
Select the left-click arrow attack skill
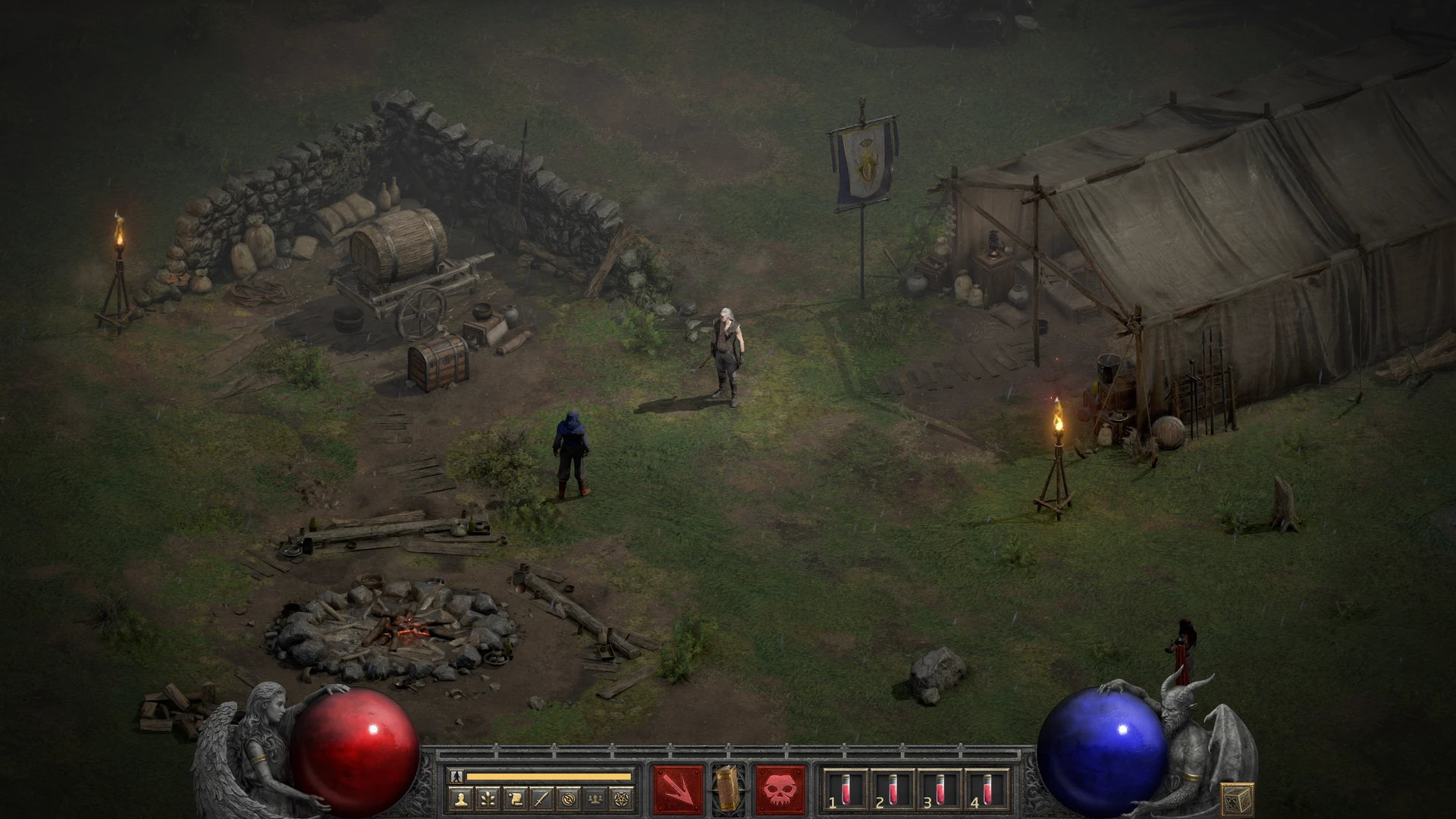point(679,789)
